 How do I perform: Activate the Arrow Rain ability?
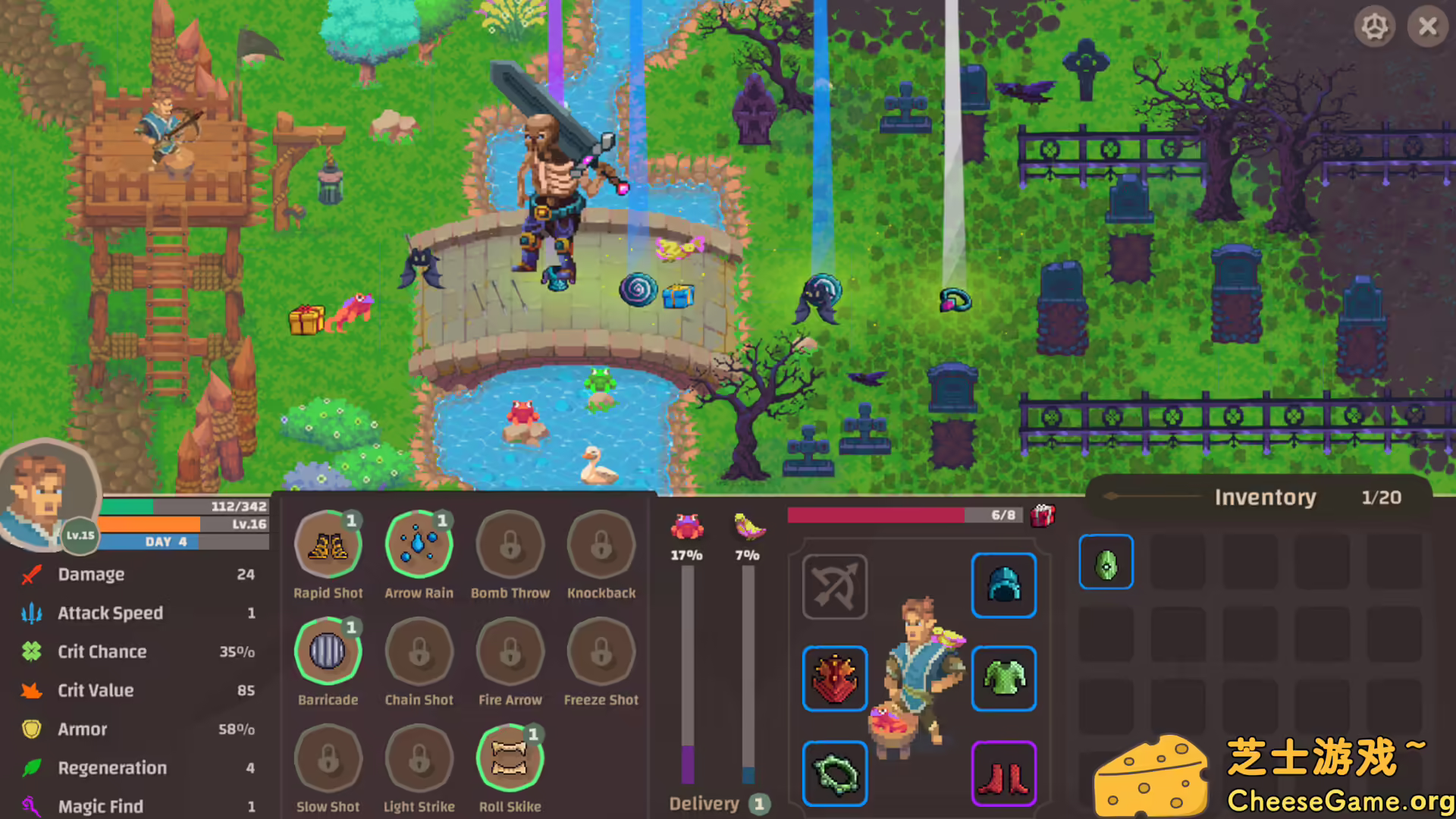coord(419,543)
